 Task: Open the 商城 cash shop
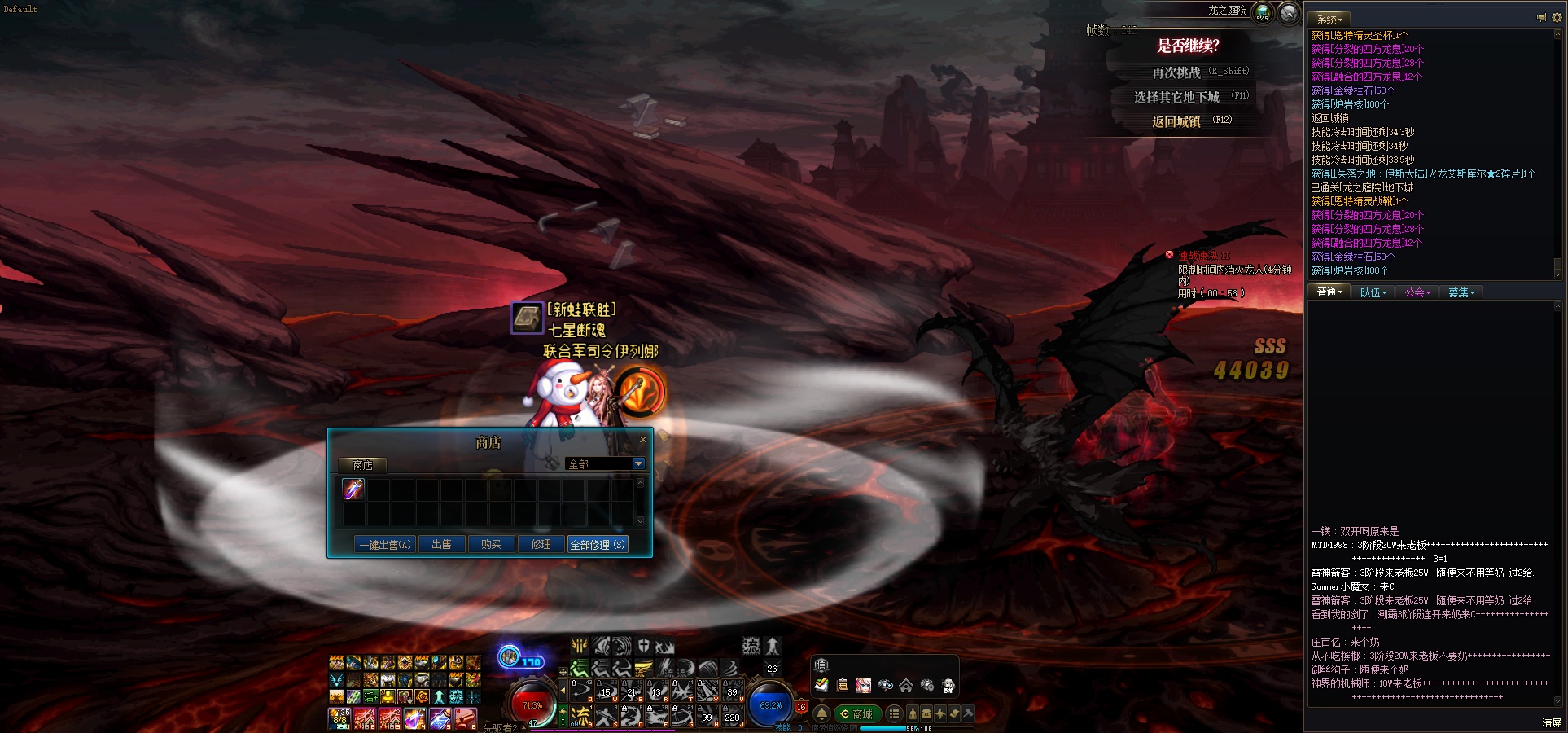(x=856, y=714)
